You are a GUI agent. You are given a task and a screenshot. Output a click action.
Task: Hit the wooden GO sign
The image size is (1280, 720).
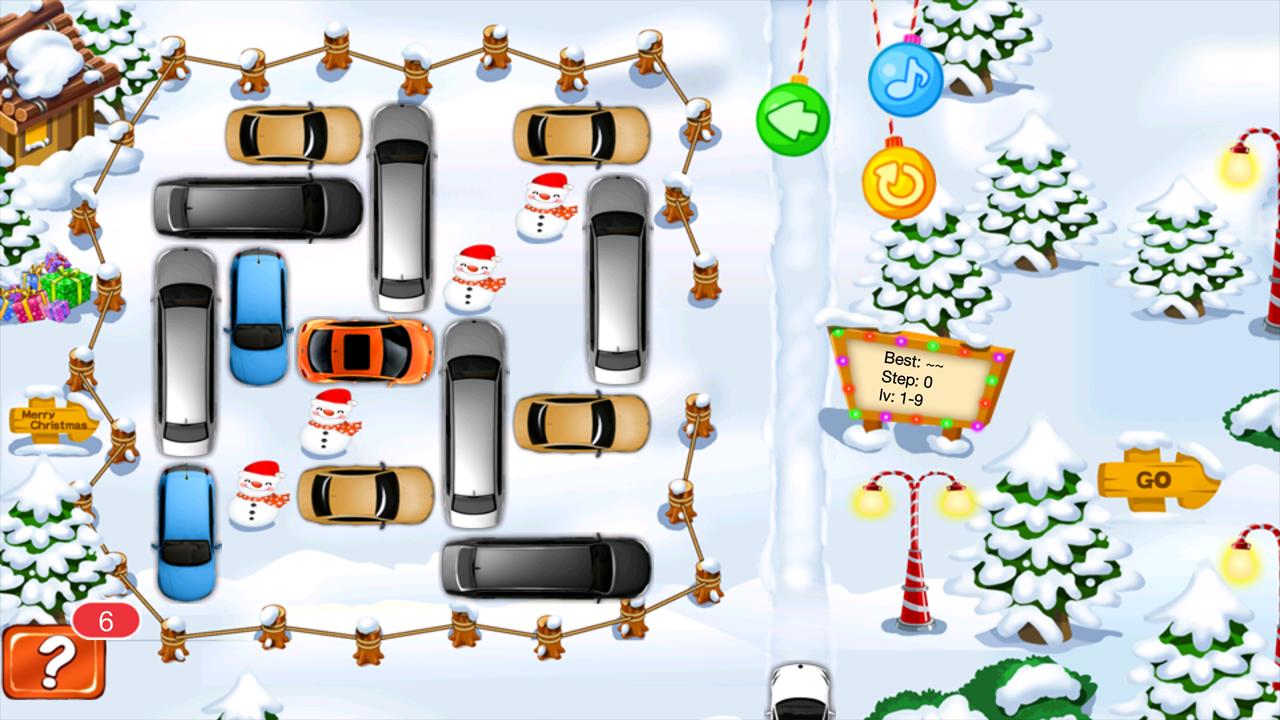[1155, 481]
